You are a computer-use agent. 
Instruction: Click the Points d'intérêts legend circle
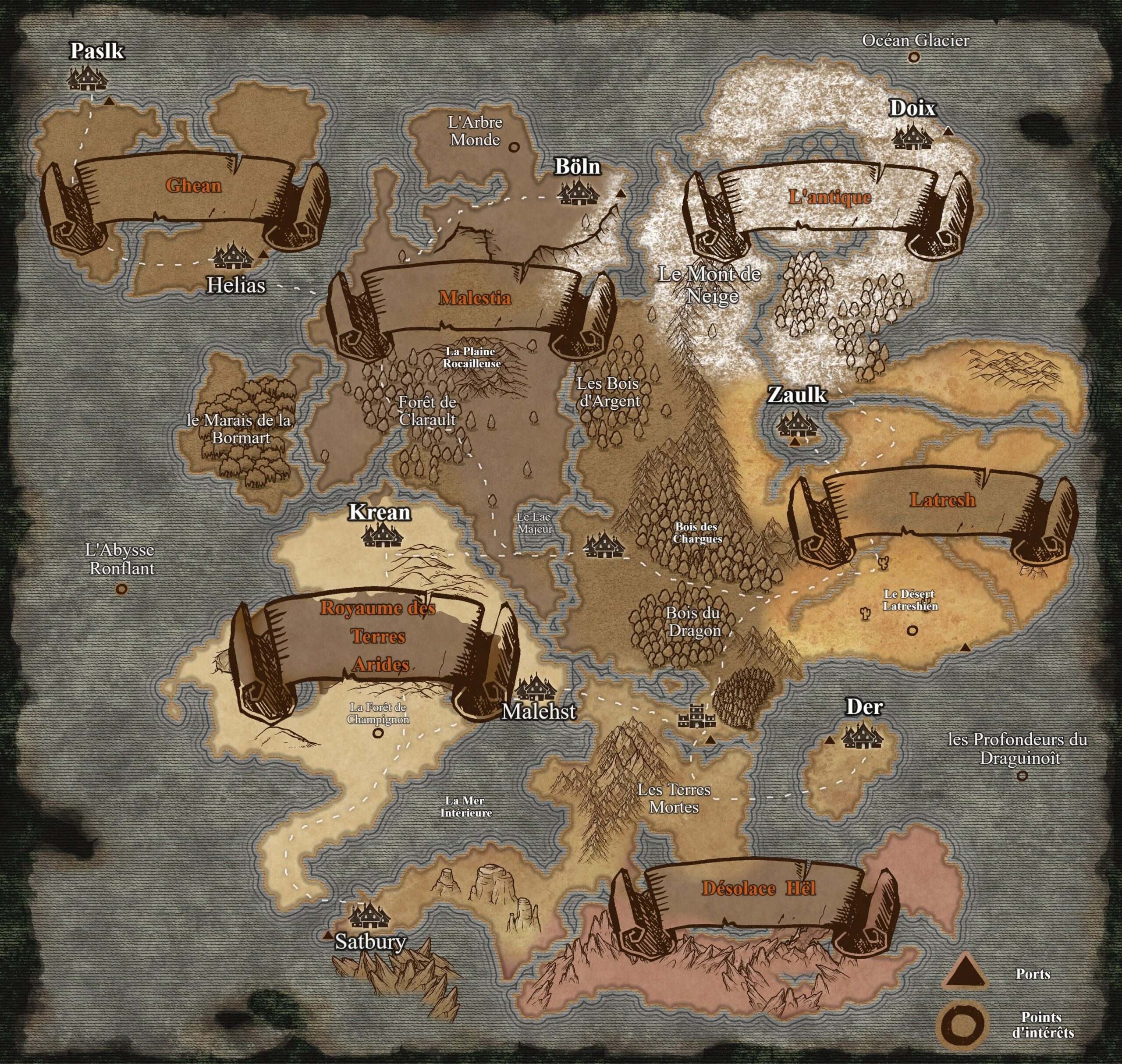(964, 1026)
